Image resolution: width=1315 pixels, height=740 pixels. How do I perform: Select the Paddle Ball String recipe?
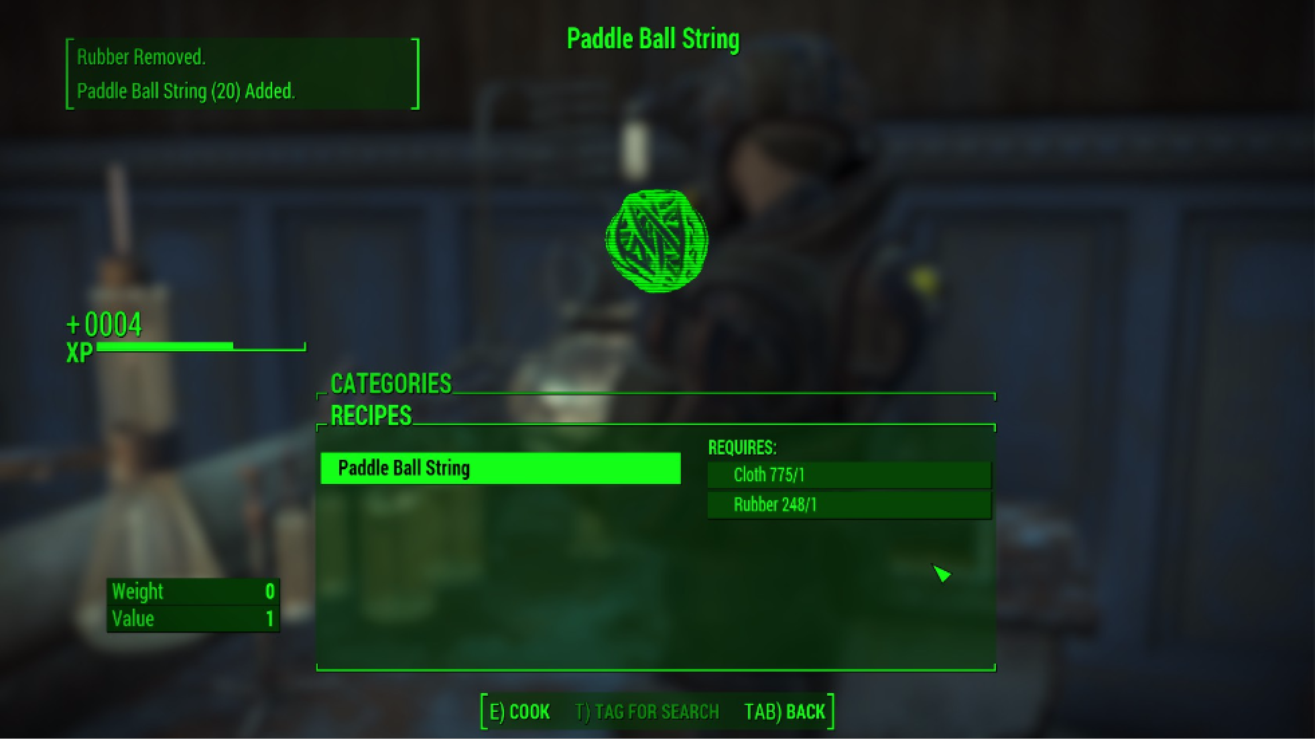(x=500, y=468)
